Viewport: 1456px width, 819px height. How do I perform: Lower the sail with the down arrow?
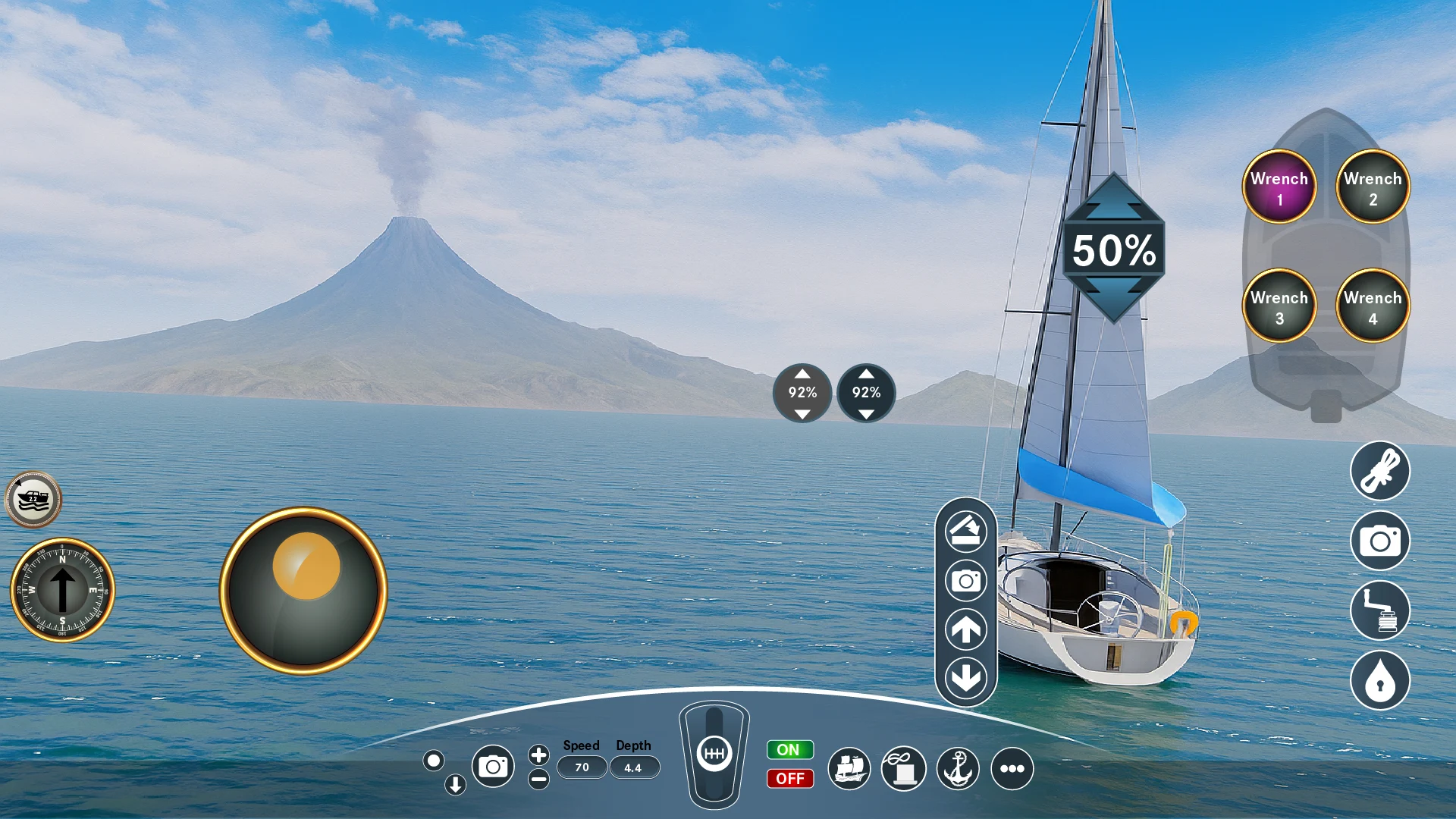965,677
